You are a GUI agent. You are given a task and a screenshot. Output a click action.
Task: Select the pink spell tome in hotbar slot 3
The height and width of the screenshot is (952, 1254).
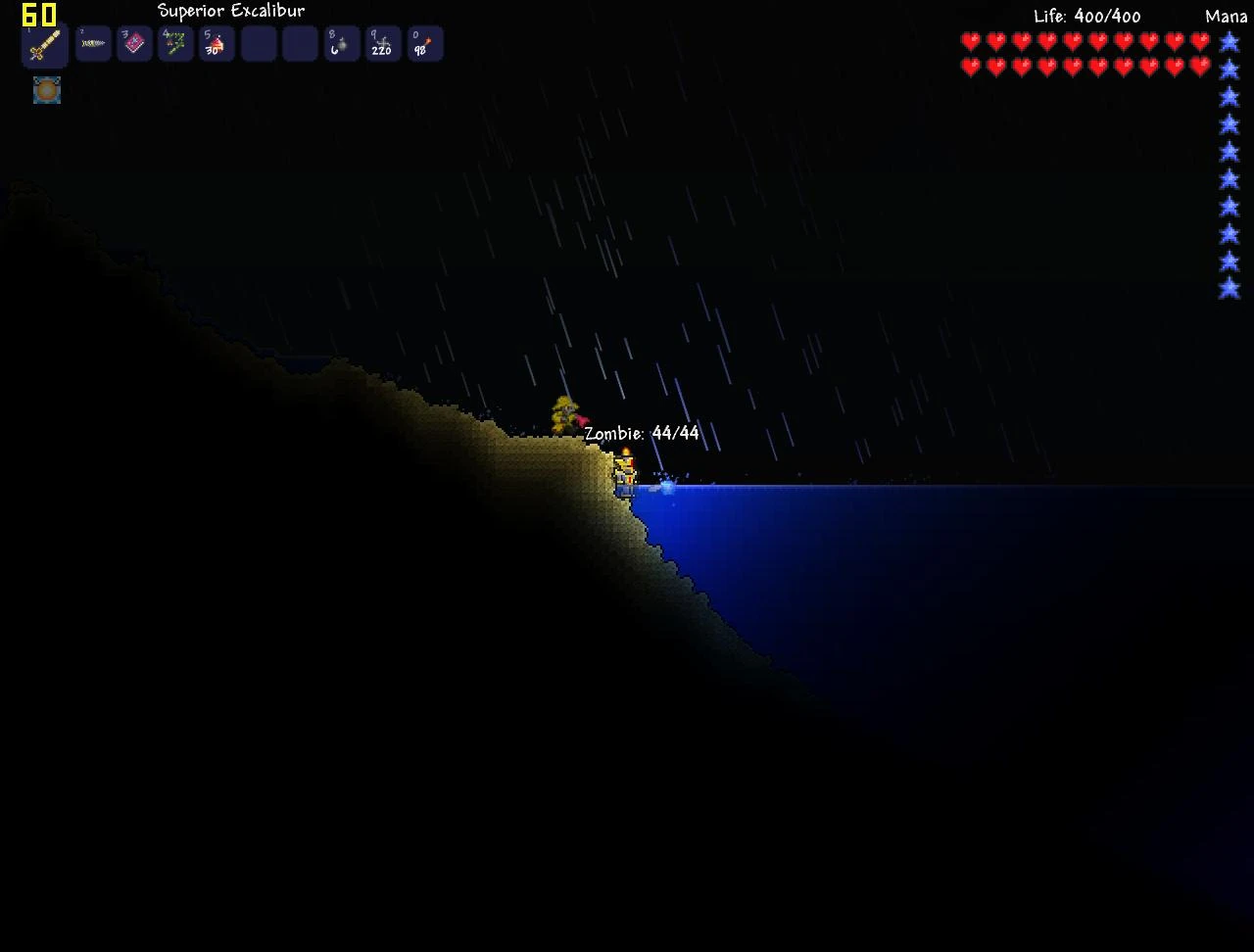(134, 43)
